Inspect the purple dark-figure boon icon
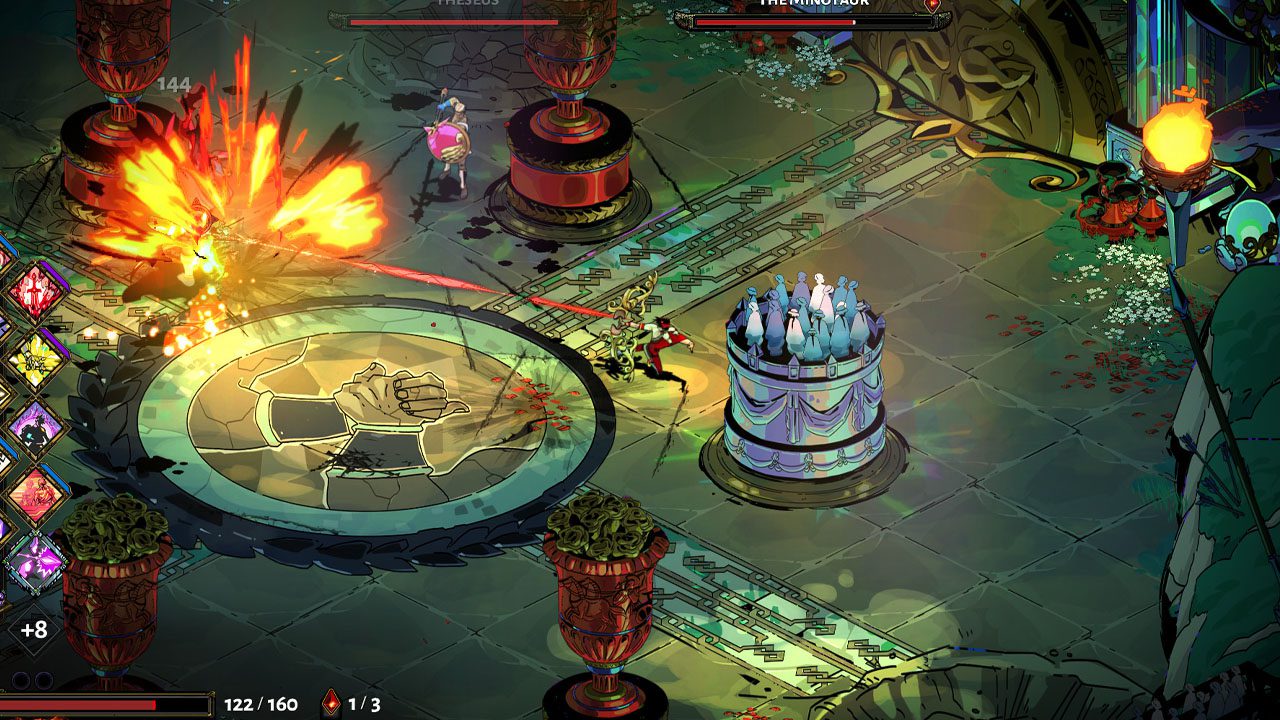The height and width of the screenshot is (720, 1280). pos(36,428)
